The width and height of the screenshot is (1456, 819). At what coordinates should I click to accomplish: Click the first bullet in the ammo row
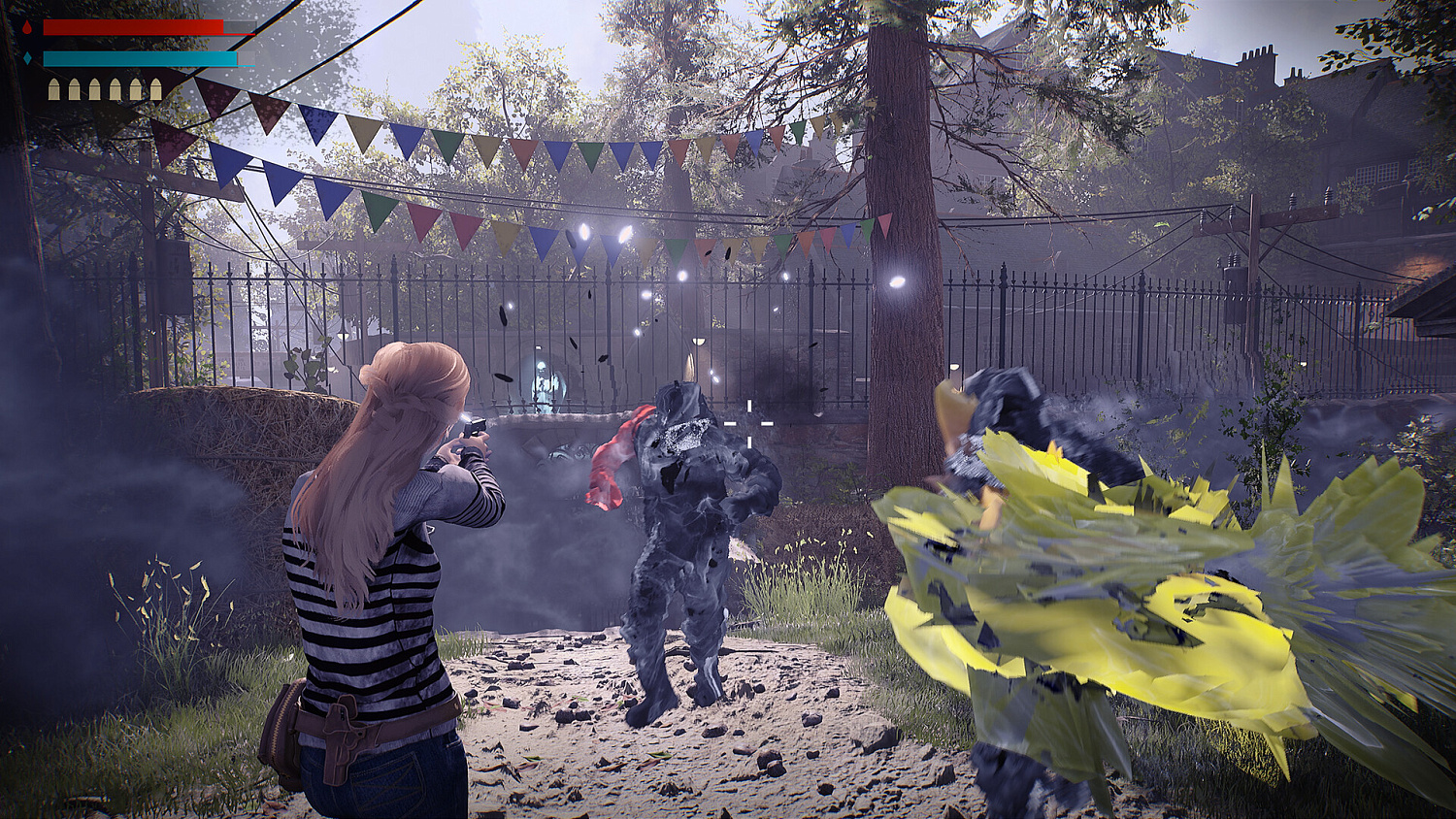point(54,88)
